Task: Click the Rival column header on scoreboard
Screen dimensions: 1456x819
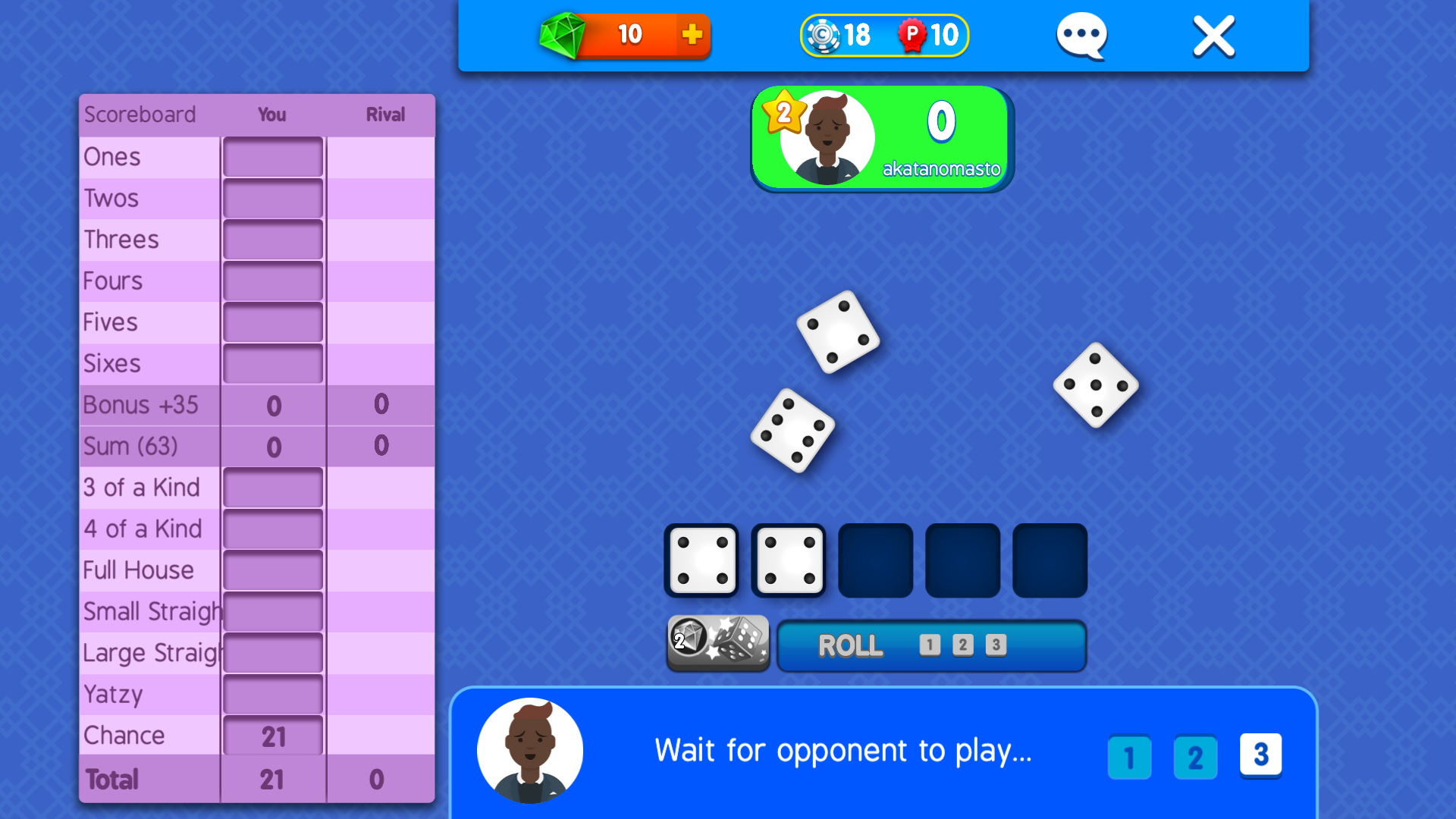Action: tap(384, 115)
